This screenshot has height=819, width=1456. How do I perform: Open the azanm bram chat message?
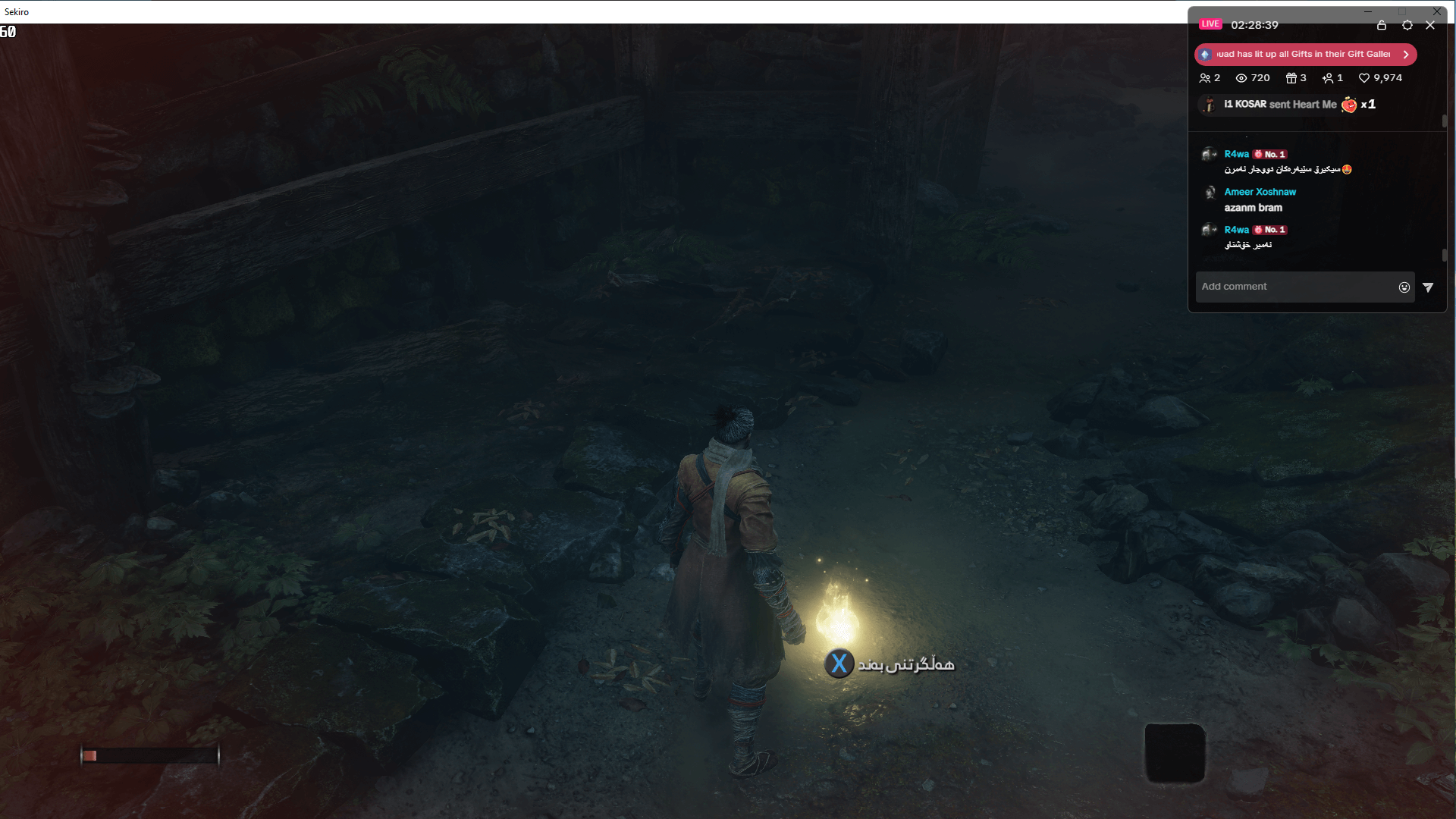pos(1254,208)
